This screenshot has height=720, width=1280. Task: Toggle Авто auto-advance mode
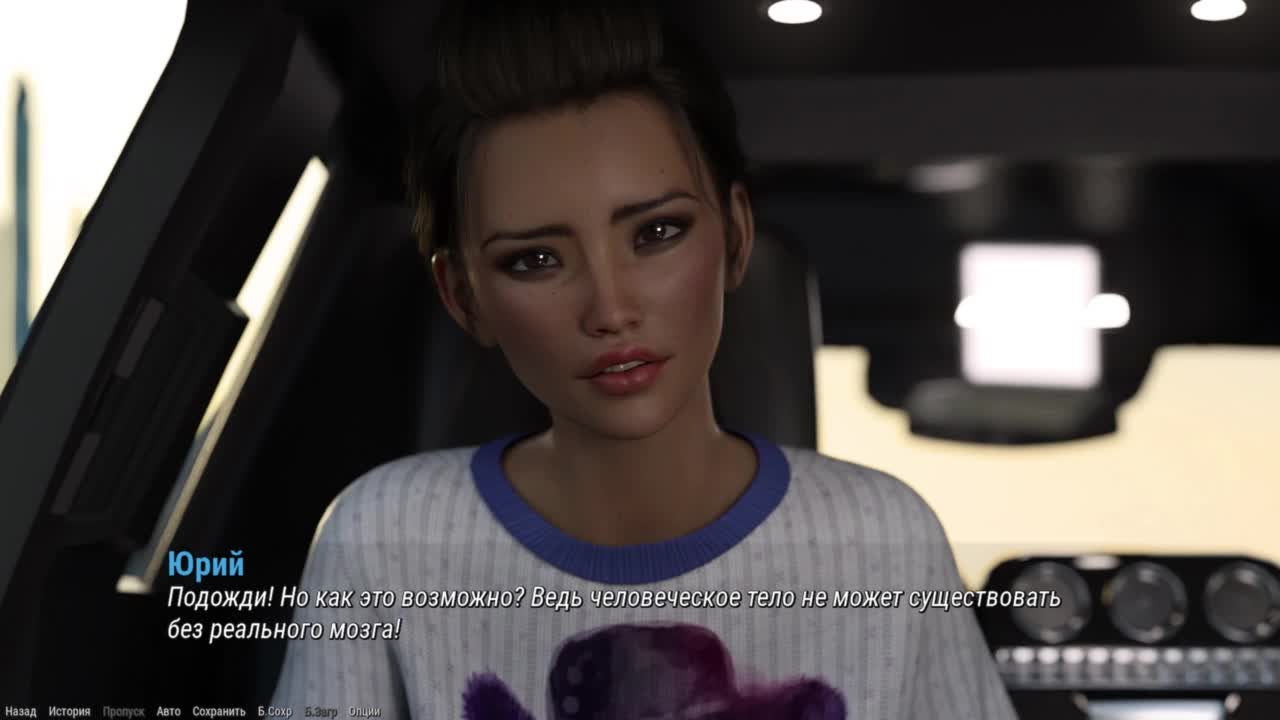click(x=168, y=712)
